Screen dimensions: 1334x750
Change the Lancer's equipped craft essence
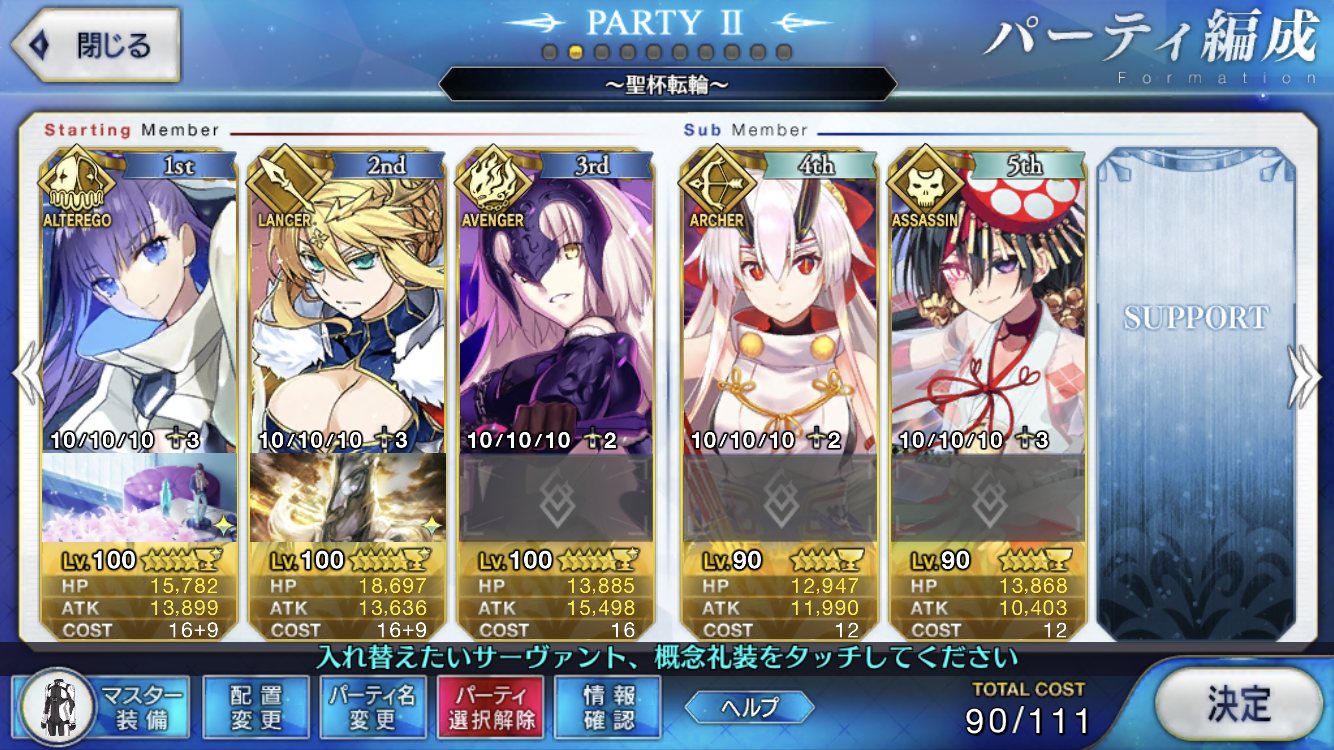pyautogui.click(x=348, y=497)
